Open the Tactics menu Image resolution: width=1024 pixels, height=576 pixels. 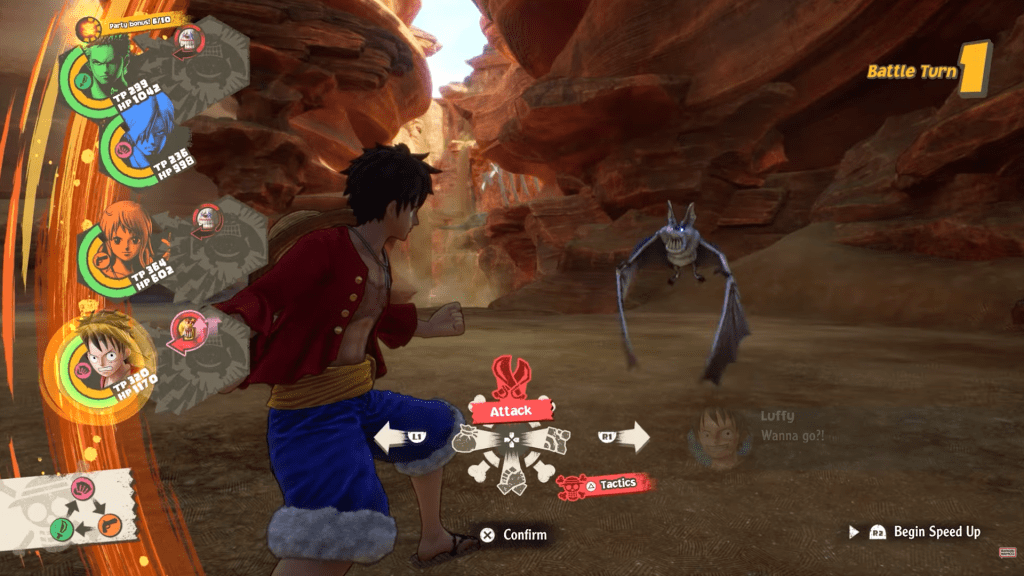pos(608,484)
